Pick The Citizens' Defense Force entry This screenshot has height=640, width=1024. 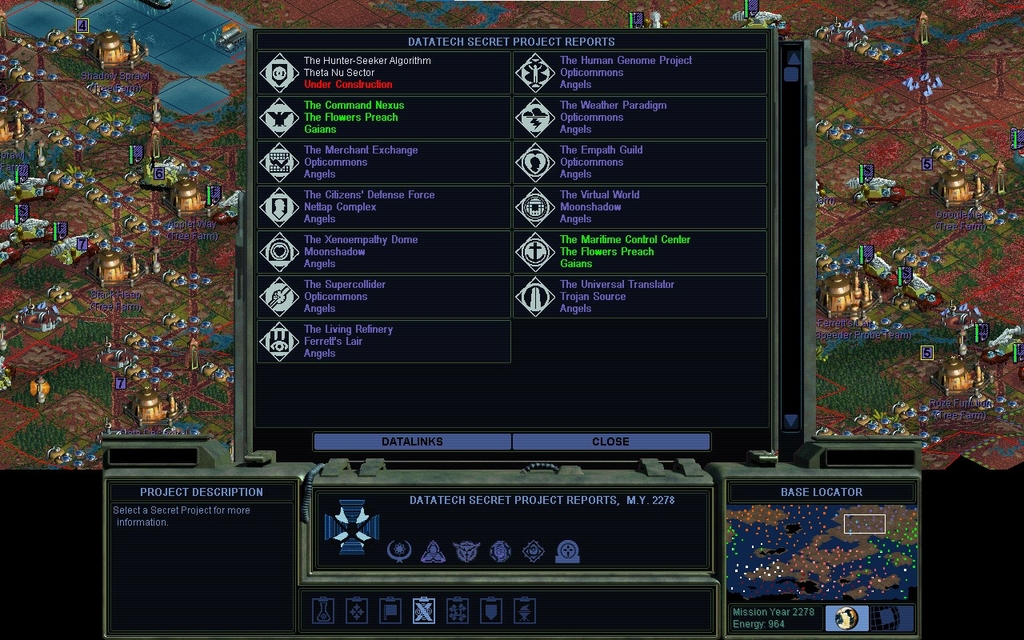[x=384, y=207]
